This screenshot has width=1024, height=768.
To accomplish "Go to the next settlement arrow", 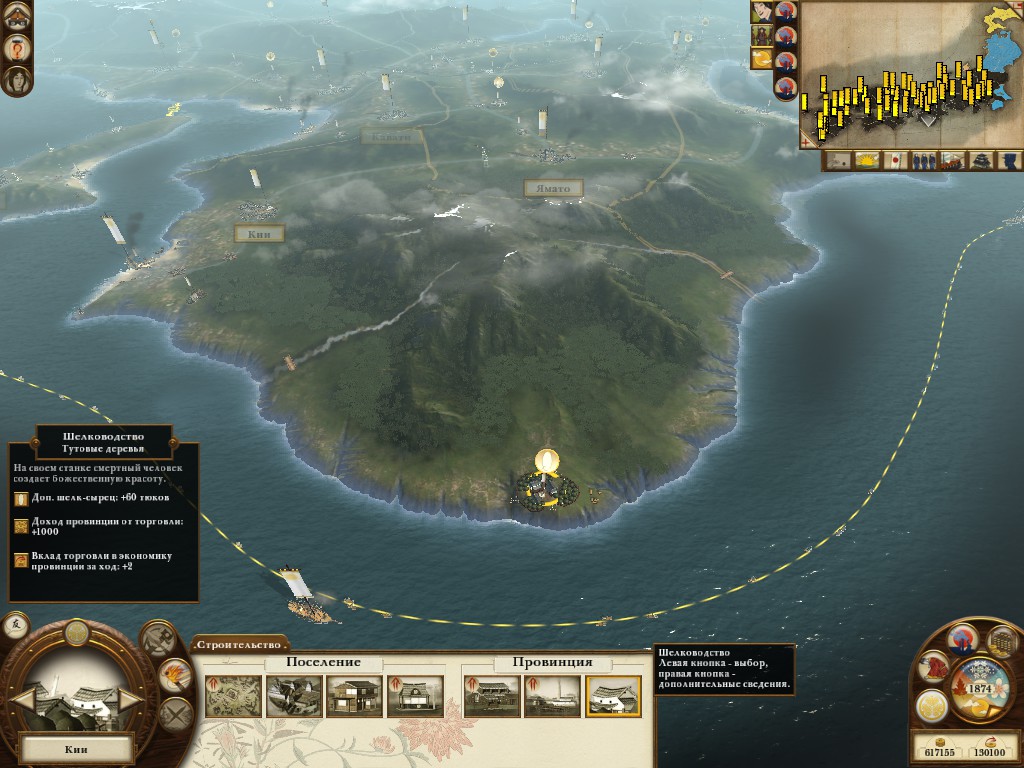I will pos(130,698).
